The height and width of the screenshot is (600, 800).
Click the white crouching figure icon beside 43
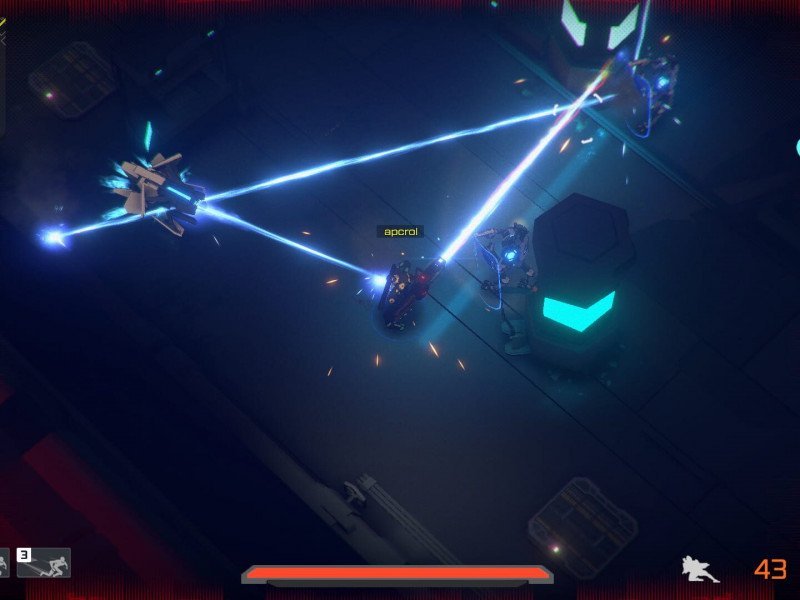[x=700, y=569]
